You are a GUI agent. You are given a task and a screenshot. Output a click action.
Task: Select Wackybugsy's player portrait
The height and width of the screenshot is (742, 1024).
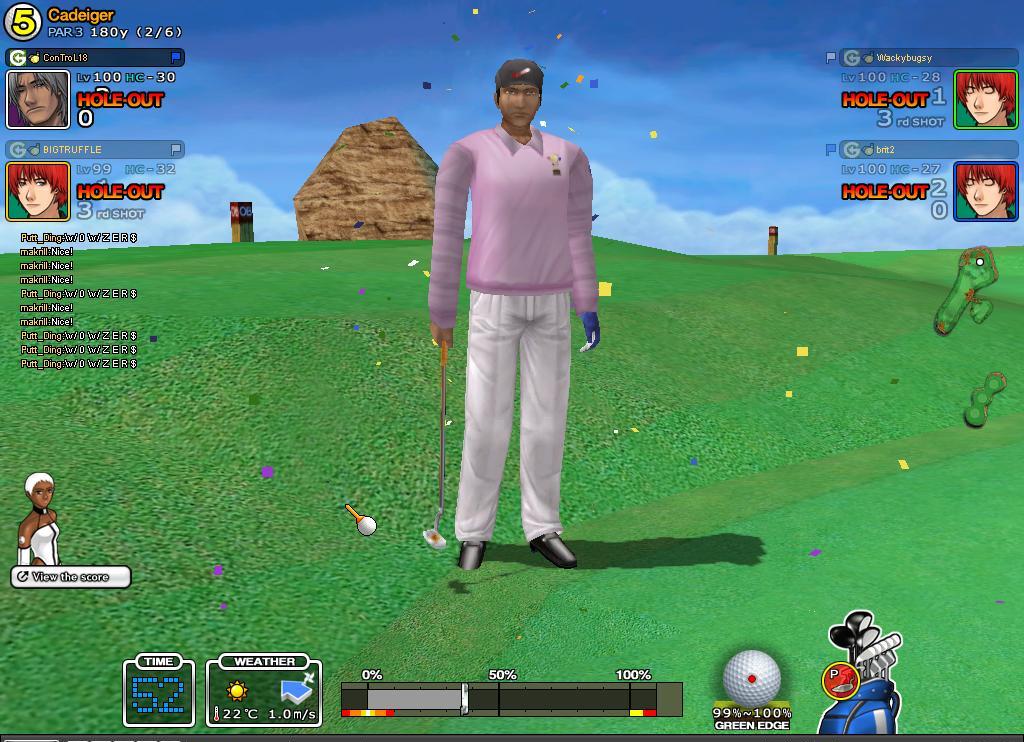[986, 99]
